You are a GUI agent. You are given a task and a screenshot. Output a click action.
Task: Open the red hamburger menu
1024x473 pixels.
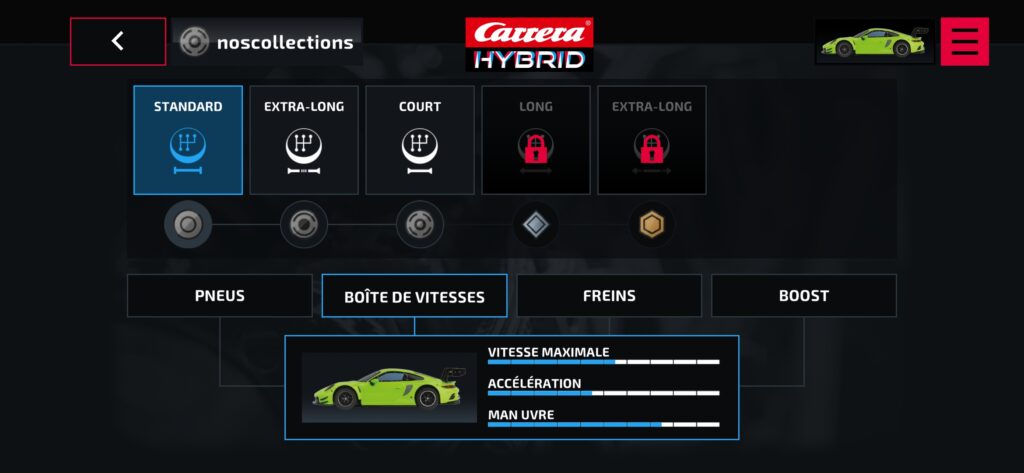(964, 41)
